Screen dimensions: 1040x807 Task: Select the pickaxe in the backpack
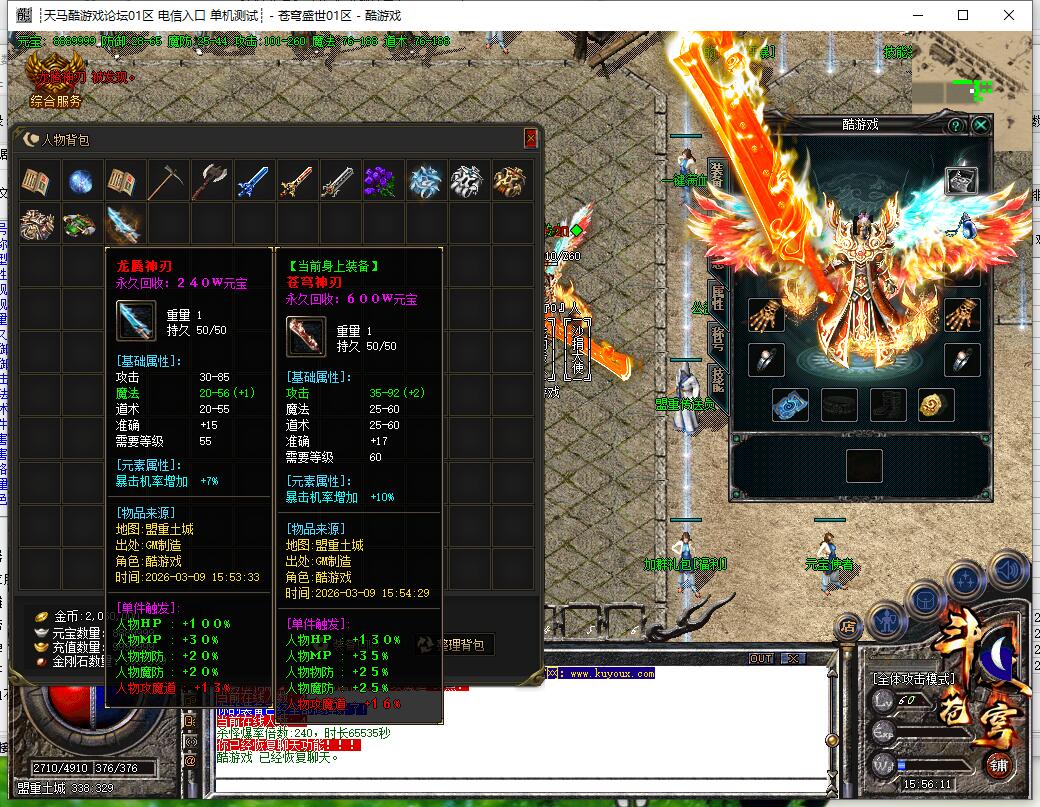(x=168, y=181)
